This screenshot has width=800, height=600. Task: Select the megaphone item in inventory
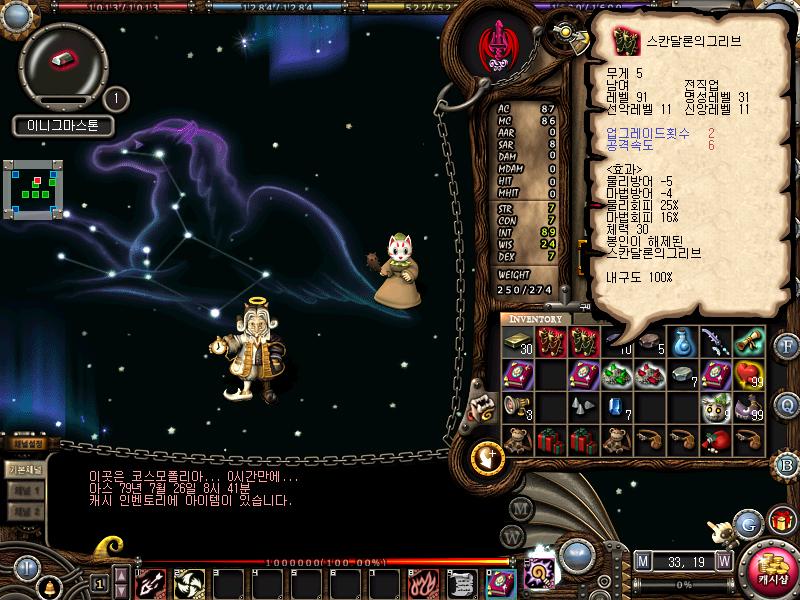517,407
